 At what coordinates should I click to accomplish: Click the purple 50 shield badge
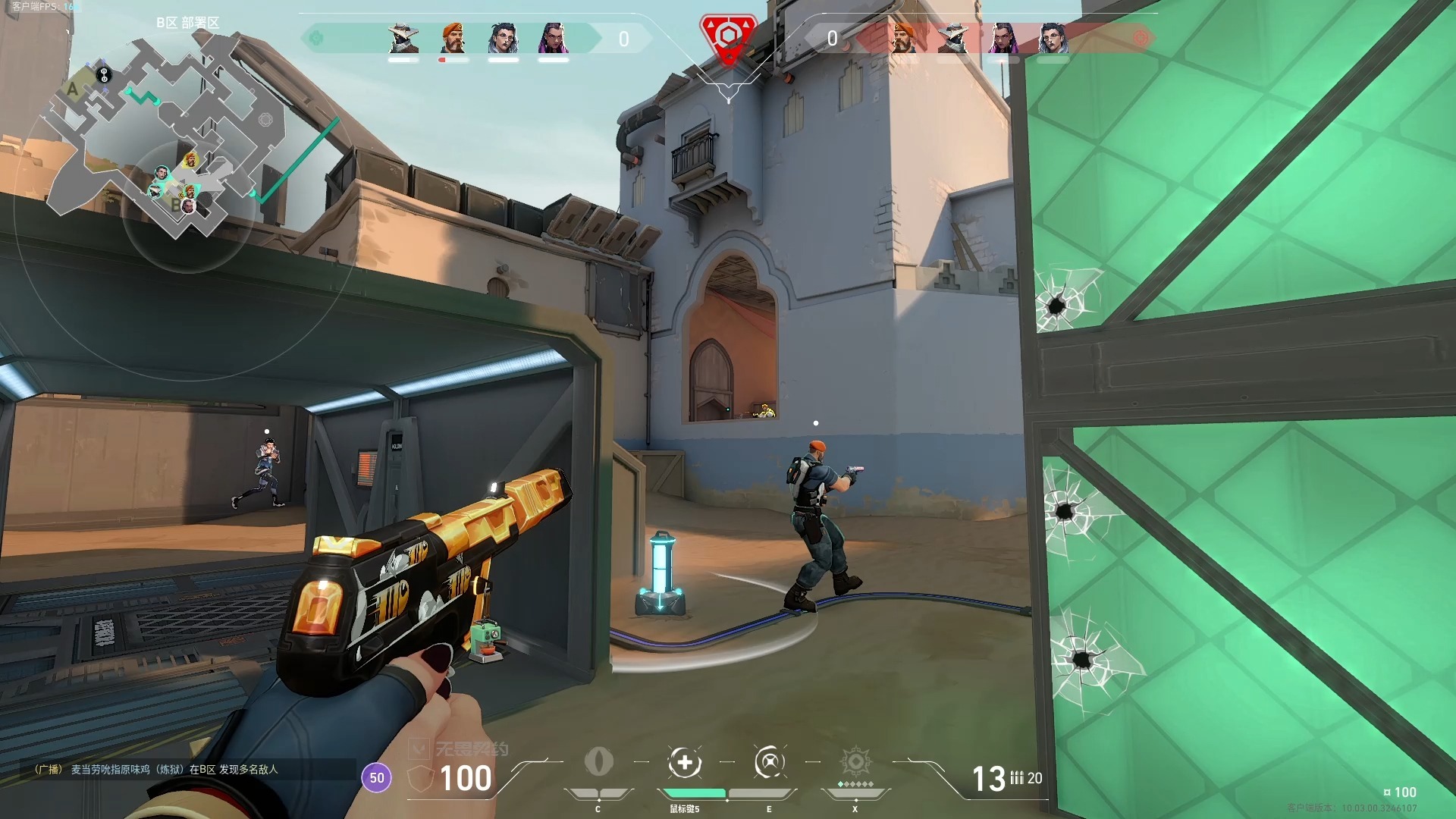(377, 778)
